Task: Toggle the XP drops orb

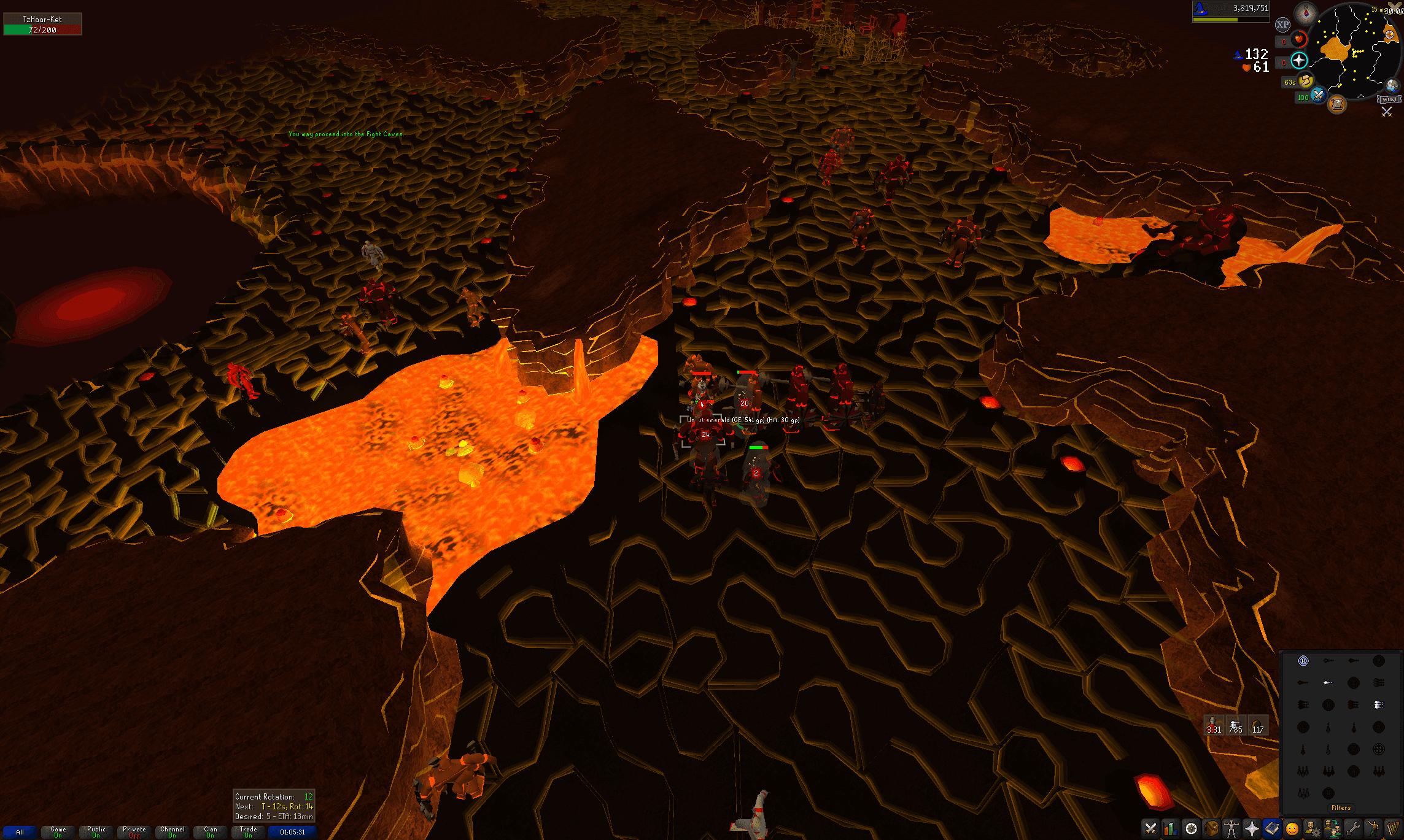Action: pyautogui.click(x=1282, y=25)
